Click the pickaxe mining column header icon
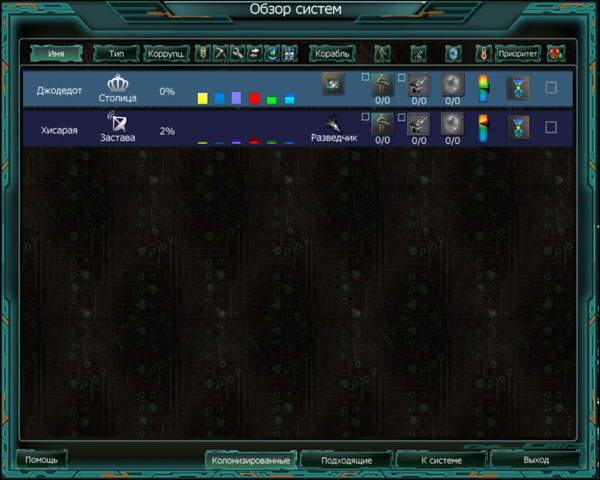This screenshot has height=480, width=600. [219, 52]
